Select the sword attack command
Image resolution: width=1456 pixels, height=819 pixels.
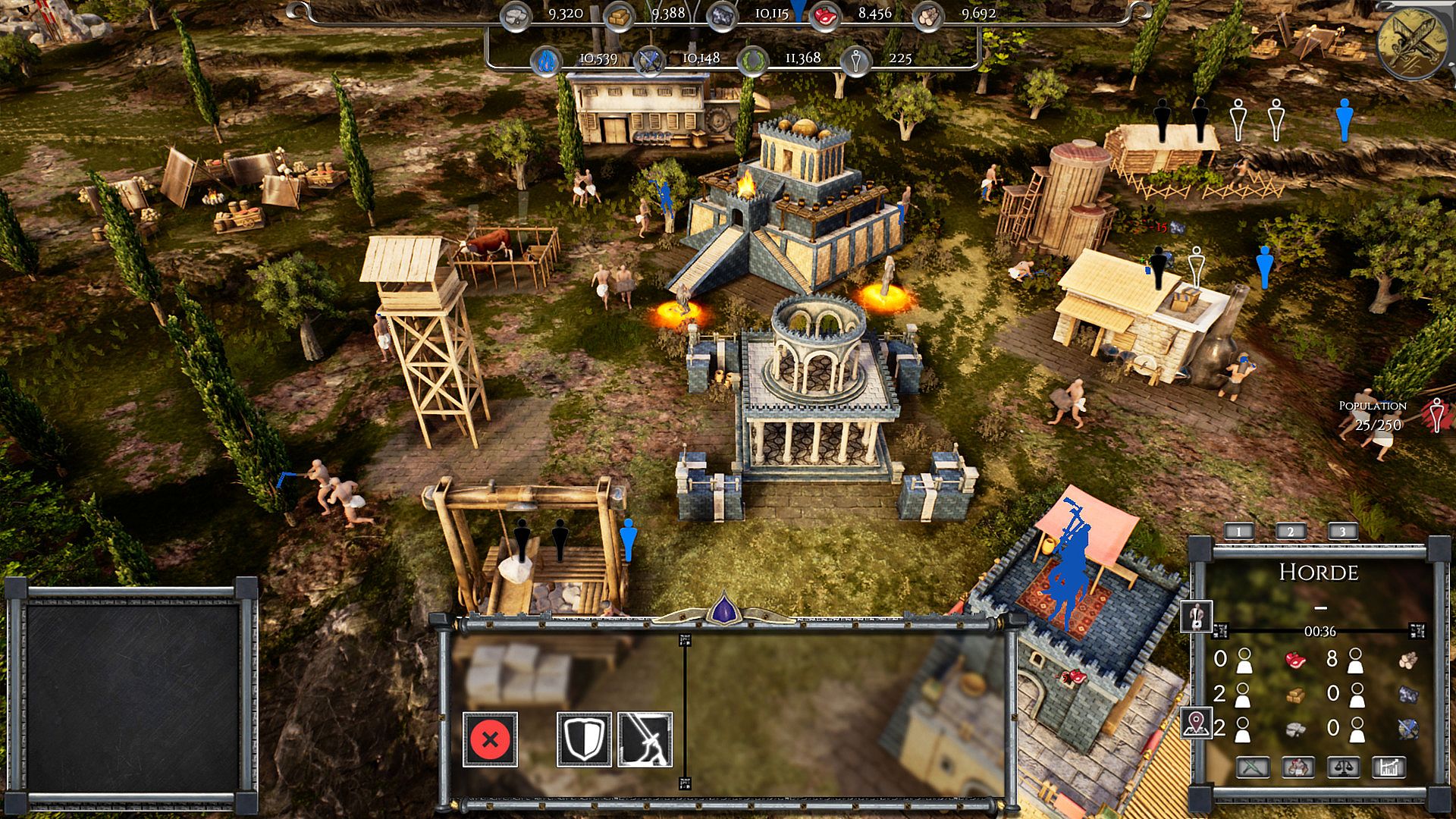coord(645,739)
